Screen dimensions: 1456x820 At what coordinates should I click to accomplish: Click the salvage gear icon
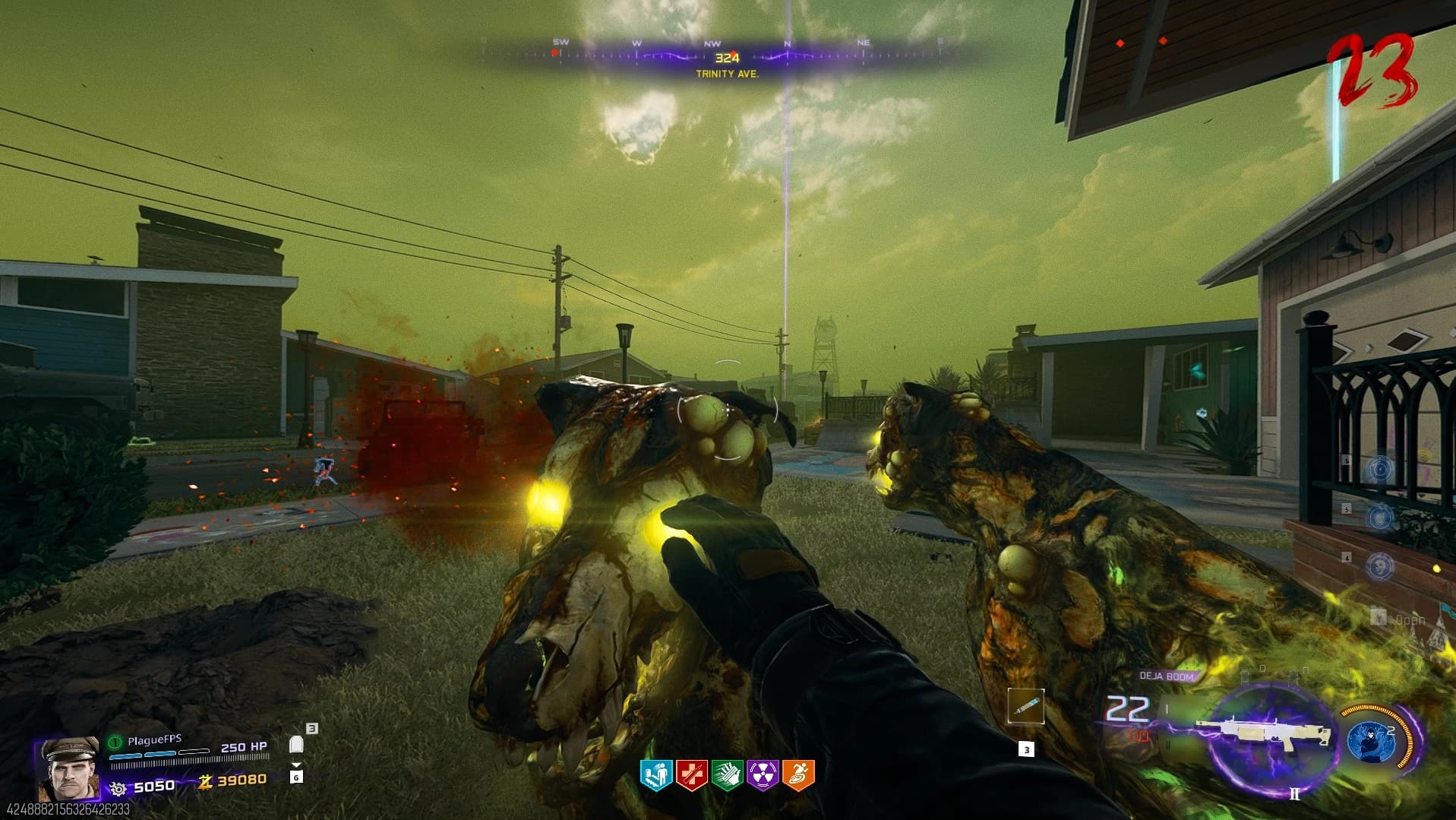118,788
